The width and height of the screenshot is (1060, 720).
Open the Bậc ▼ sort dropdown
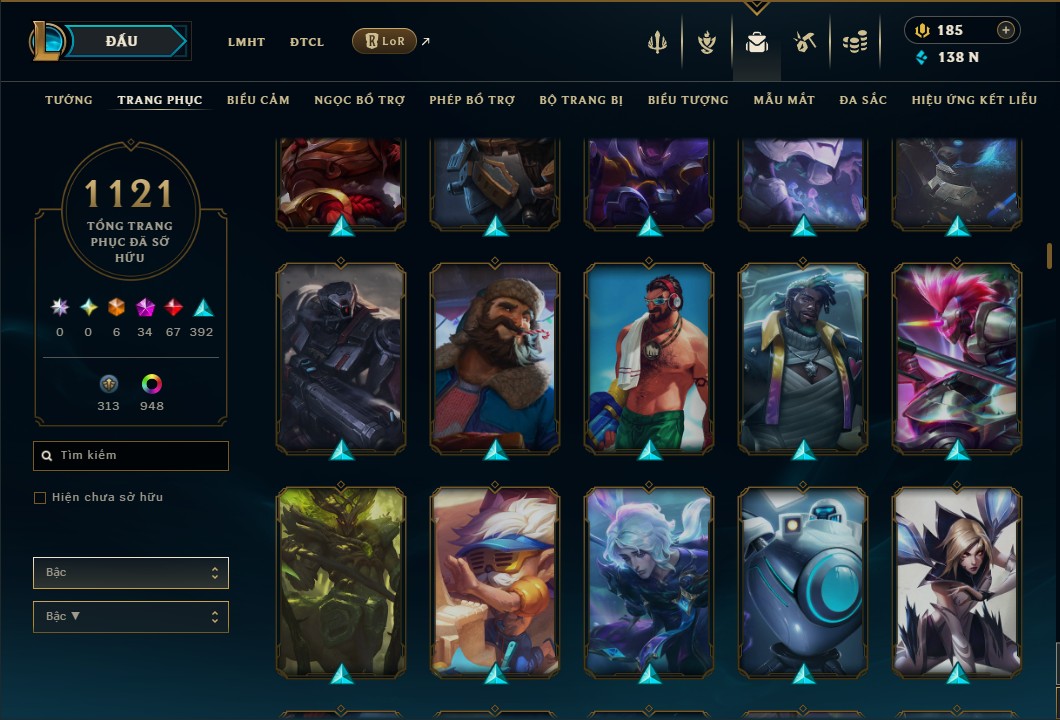tap(131, 617)
